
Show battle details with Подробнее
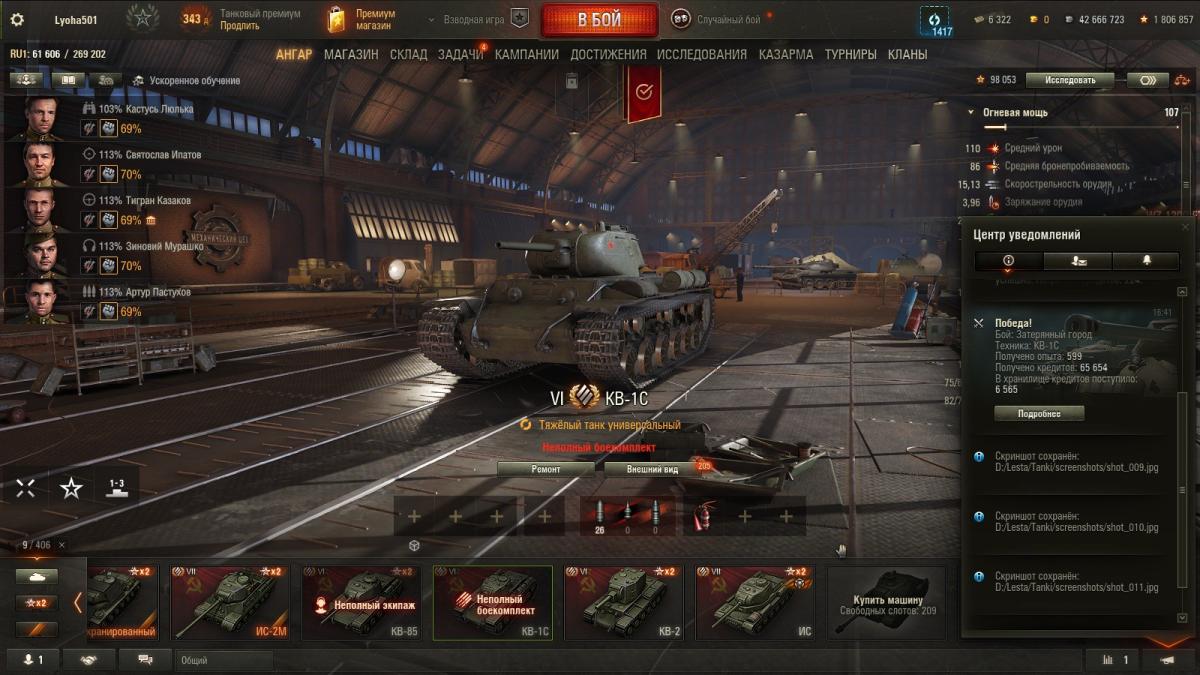tap(1038, 414)
